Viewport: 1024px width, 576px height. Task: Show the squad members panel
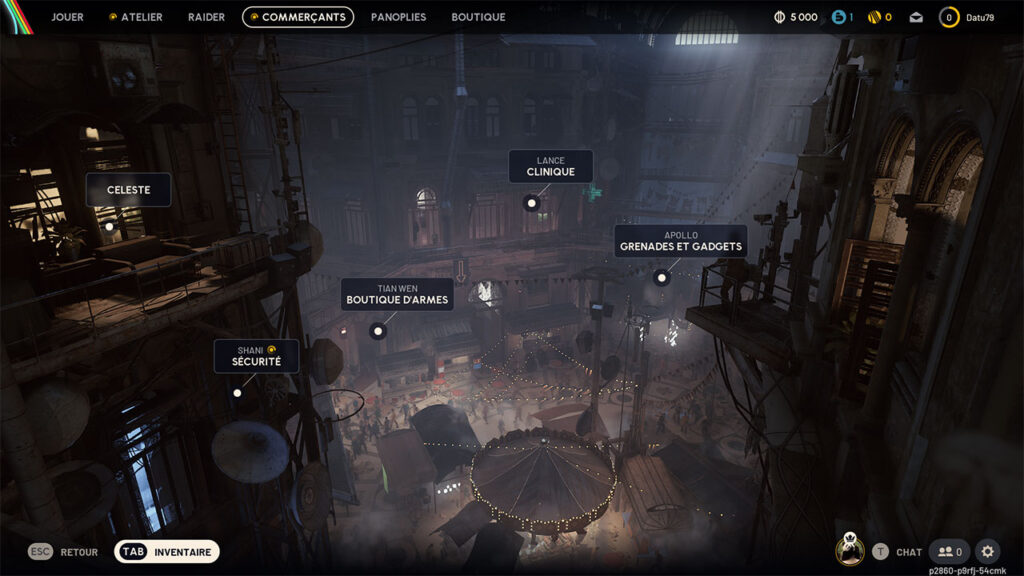(948, 551)
